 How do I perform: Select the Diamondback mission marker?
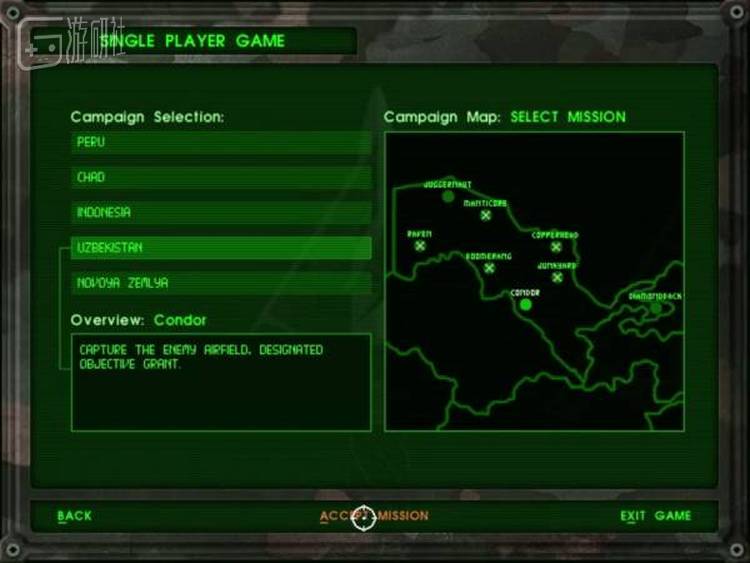(656, 308)
